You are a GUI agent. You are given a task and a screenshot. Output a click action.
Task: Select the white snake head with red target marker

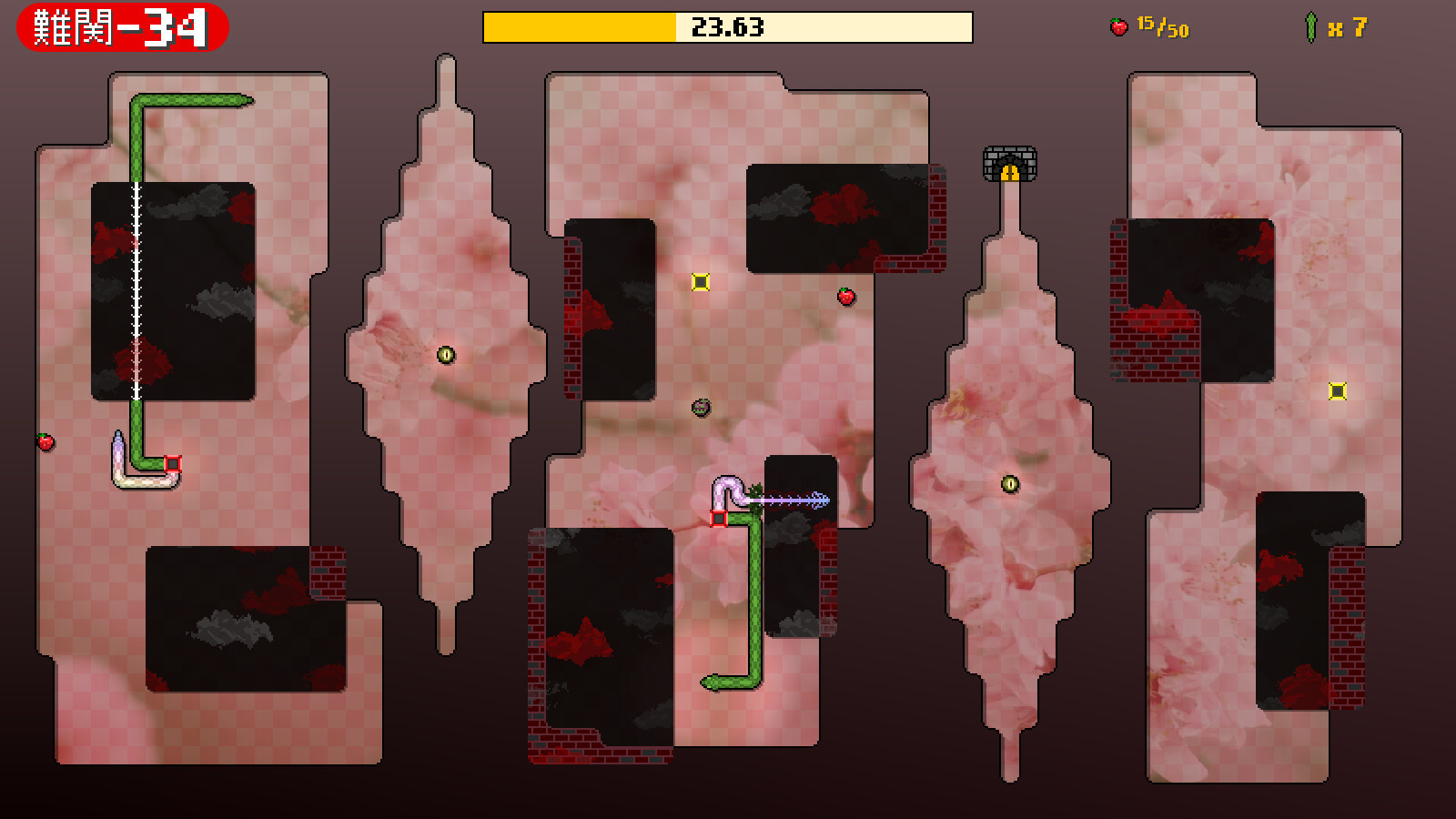tap(718, 516)
